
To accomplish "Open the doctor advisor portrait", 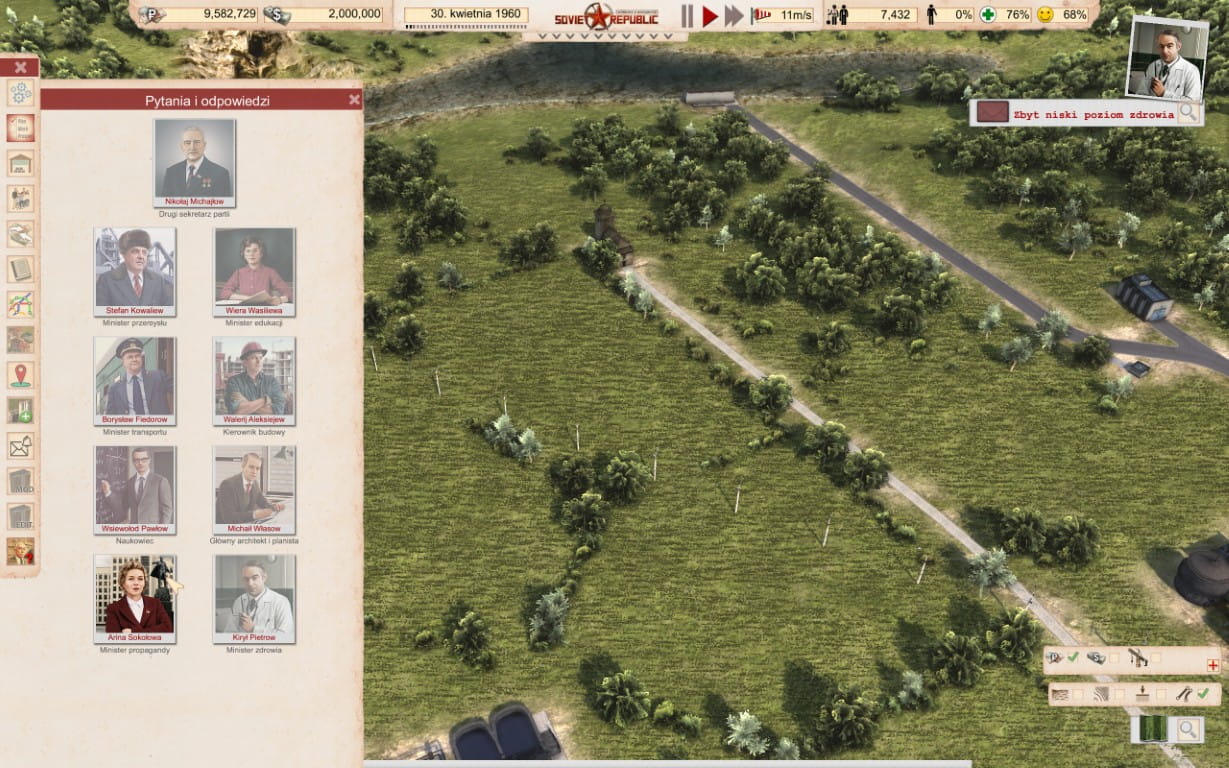I will click(x=1164, y=59).
